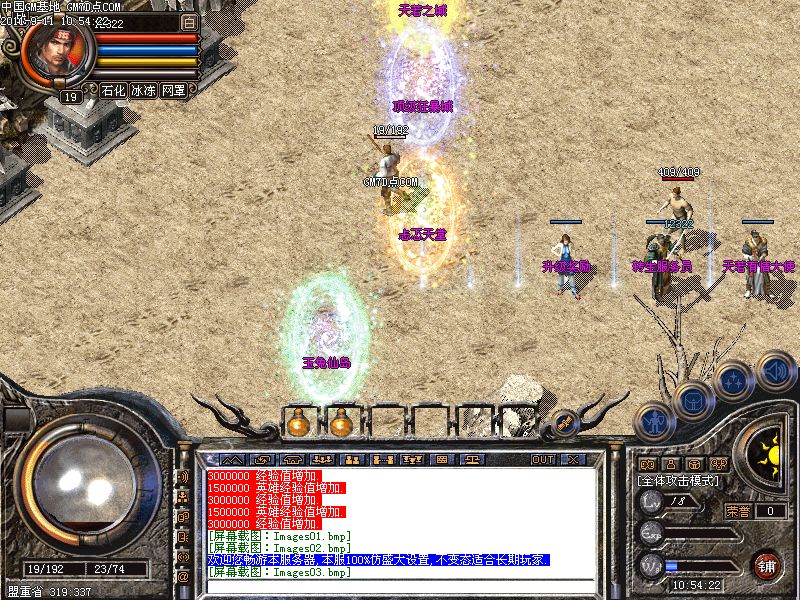The image size is (800, 600).
Task: Click the 全体攻击模式 attack mode label
Action: click(x=680, y=481)
